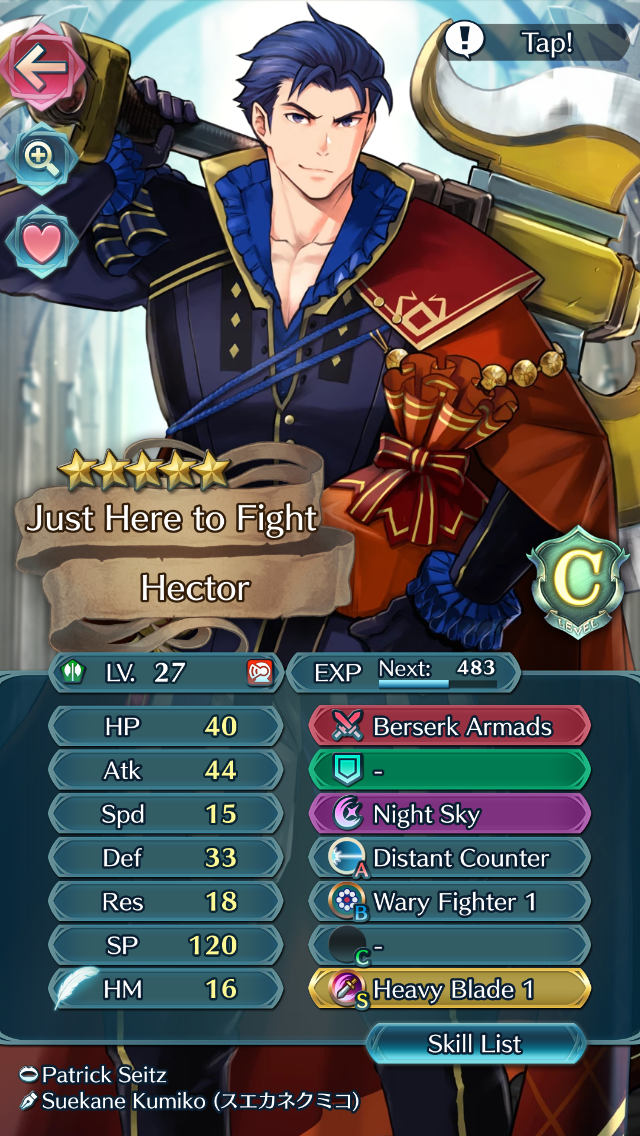
Task: Show Wary Fighter 1 skill details
Action: pos(449,902)
